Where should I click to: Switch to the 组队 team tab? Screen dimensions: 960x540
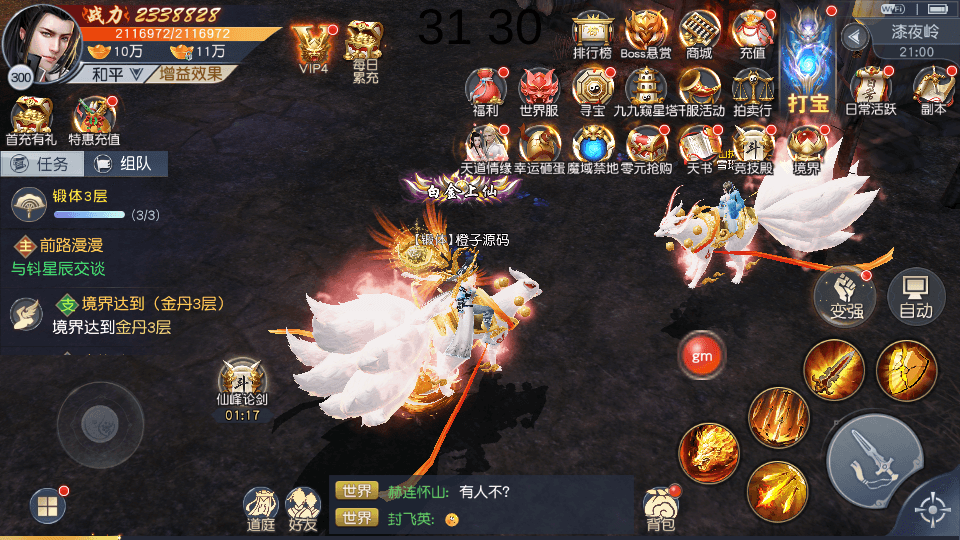pyautogui.click(x=124, y=164)
